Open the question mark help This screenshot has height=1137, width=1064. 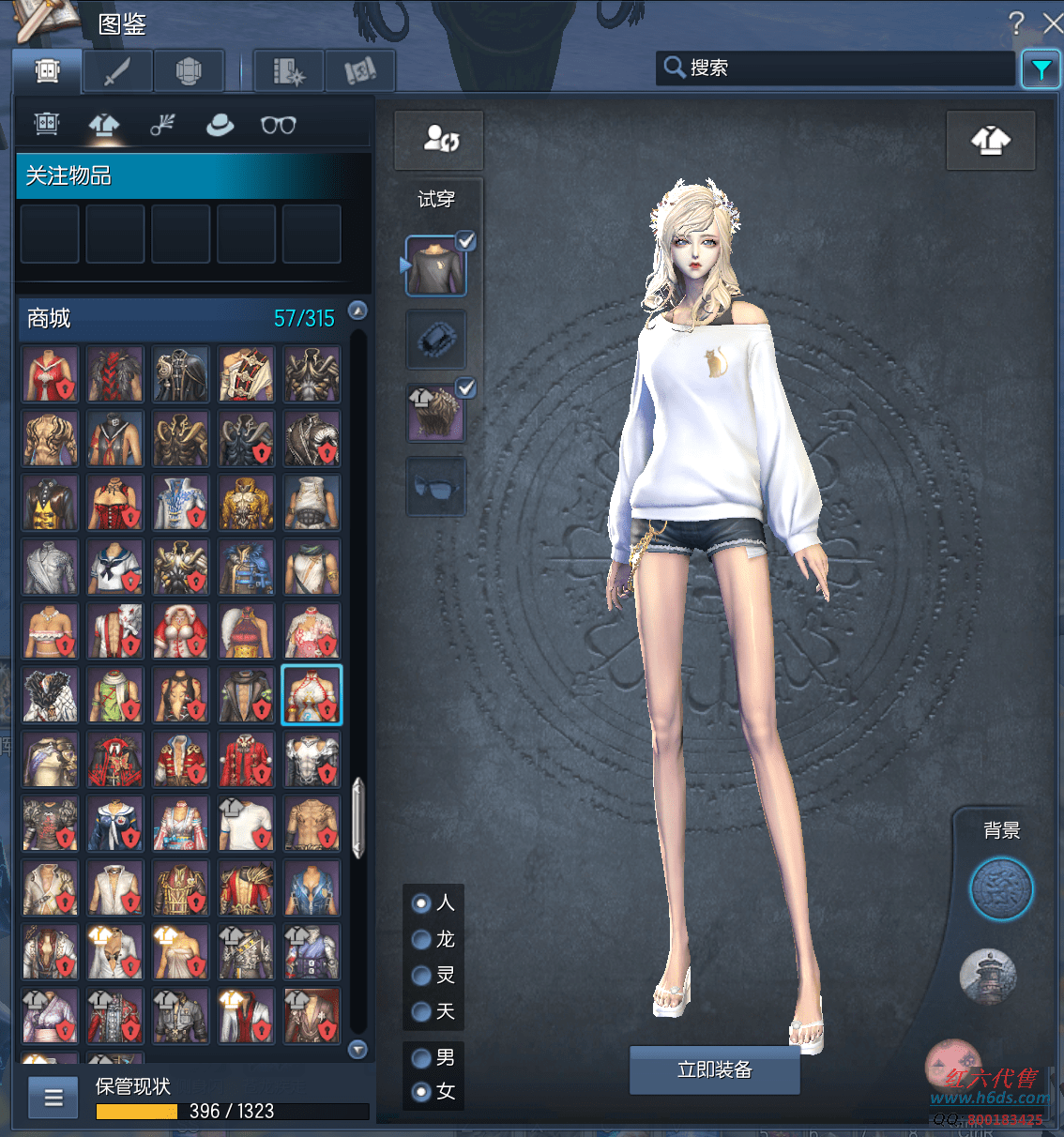1016,23
